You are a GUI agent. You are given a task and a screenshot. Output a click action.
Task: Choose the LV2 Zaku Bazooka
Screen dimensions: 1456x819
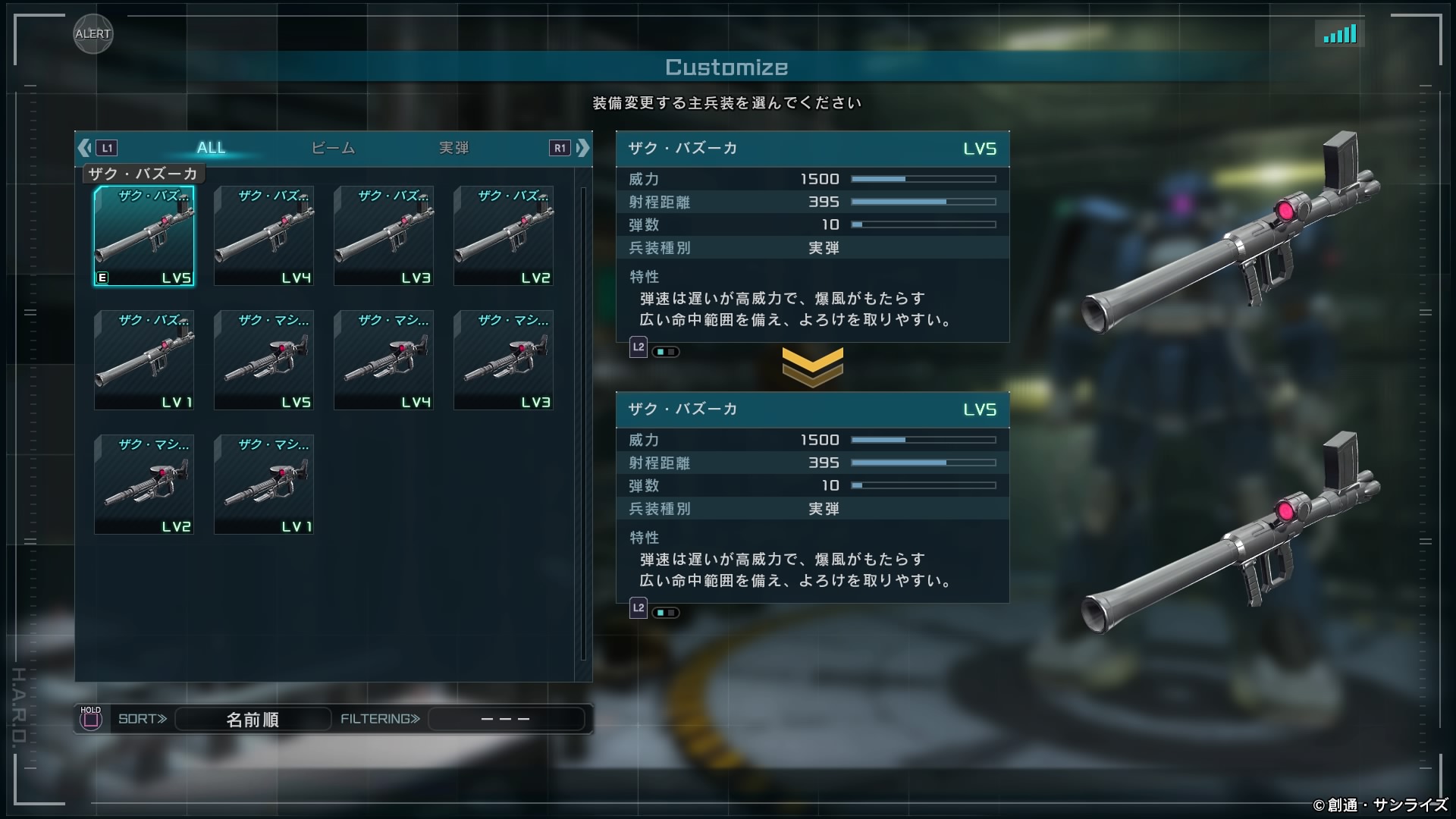504,236
